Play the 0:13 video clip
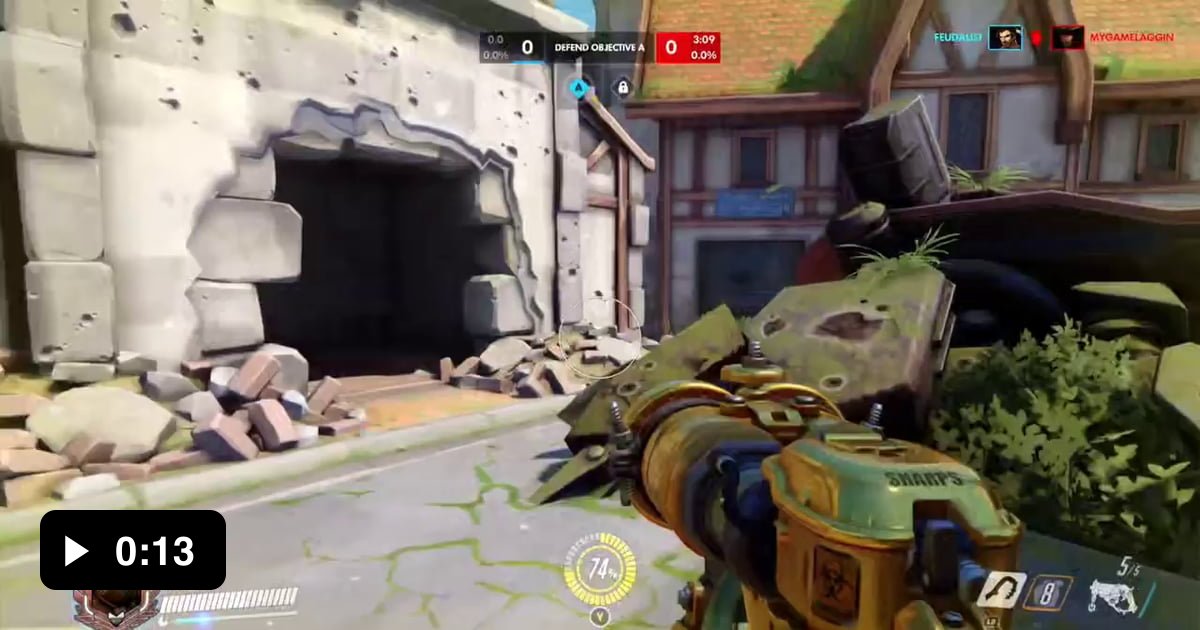Image resolution: width=1200 pixels, height=630 pixels. [132, 550]
